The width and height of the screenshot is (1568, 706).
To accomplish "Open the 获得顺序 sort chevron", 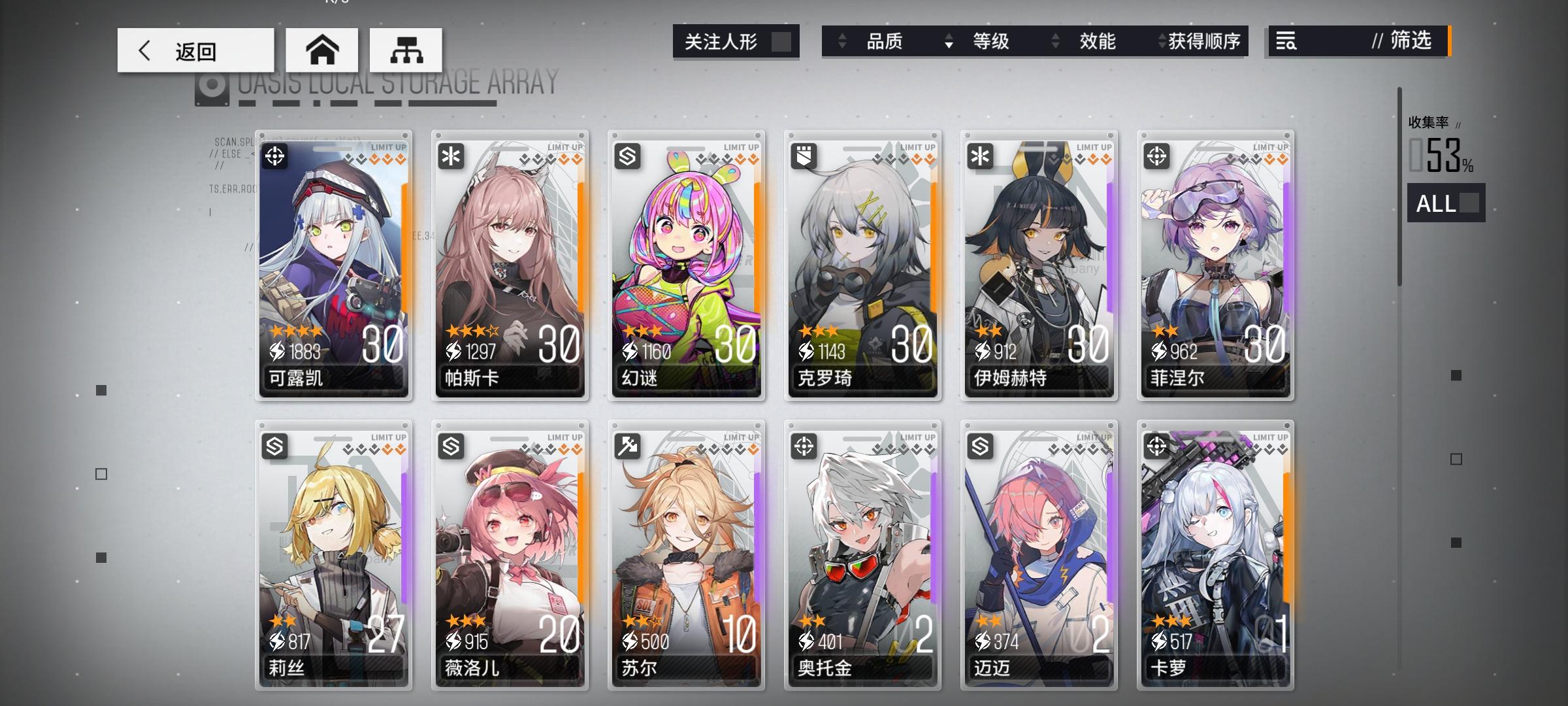I will [1160, 42].
